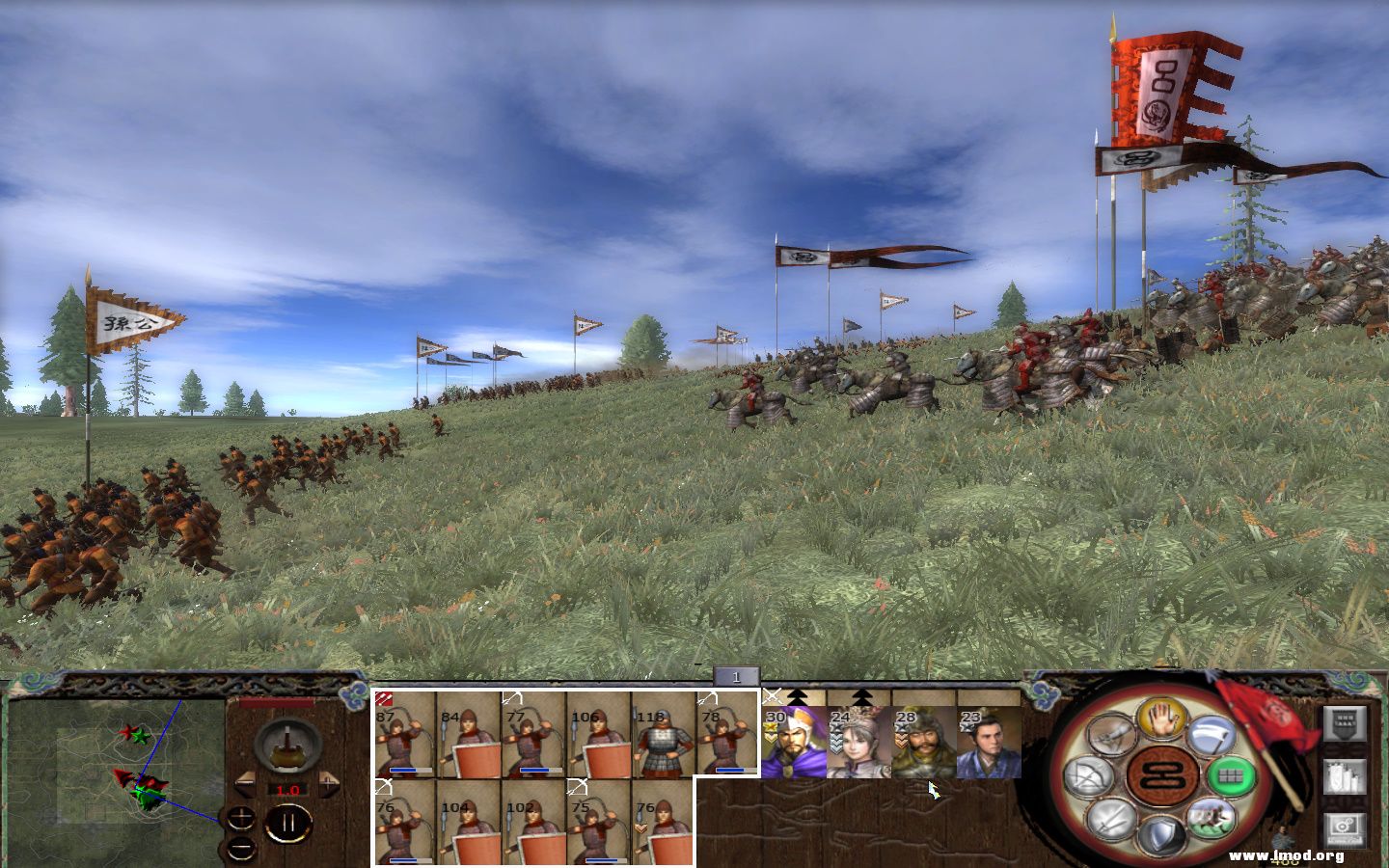Toggle the pause button
The image size is (1389, 868).
click(289, 821)
